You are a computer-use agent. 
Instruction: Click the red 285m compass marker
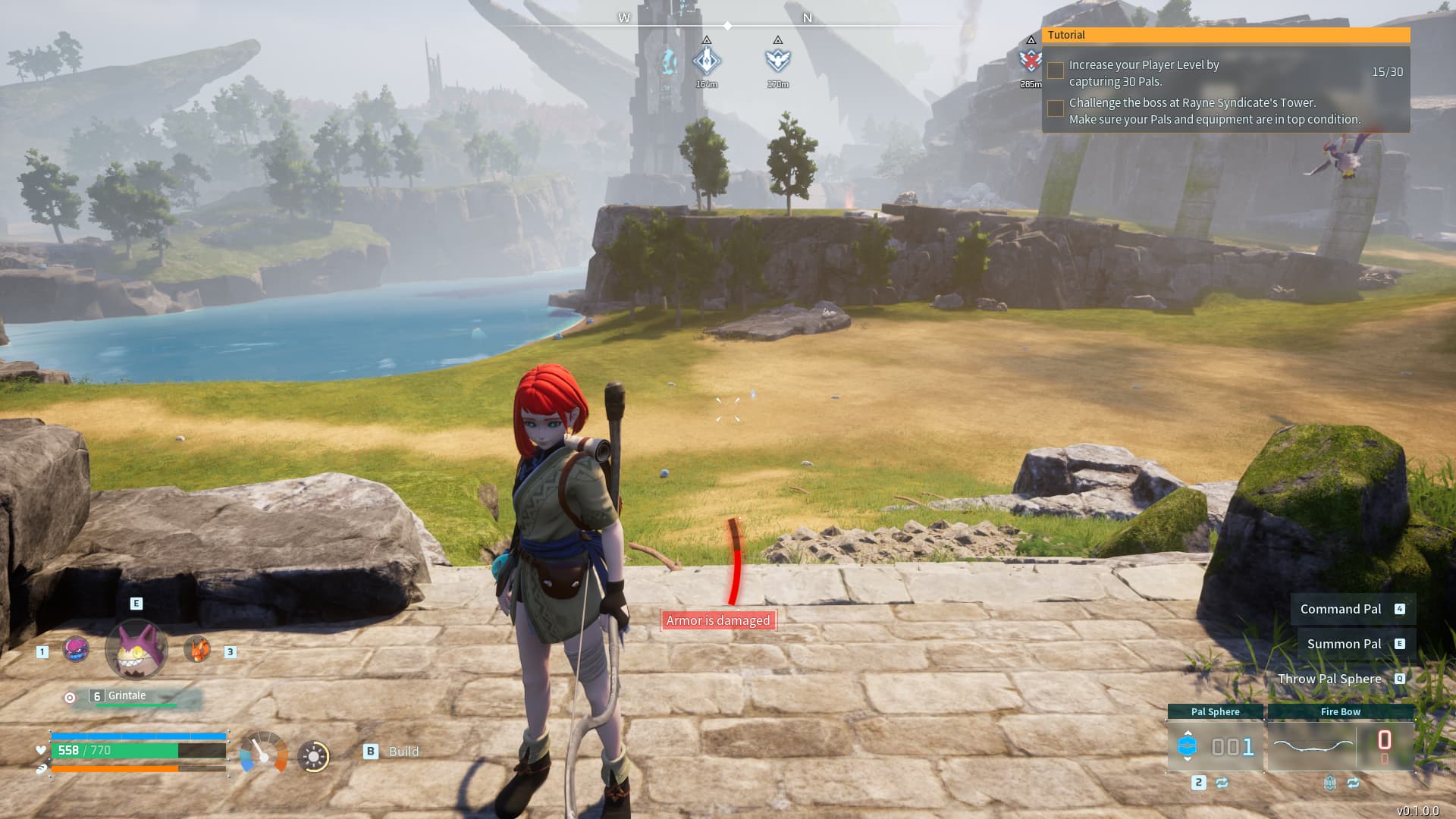[x=1030, y=61]
